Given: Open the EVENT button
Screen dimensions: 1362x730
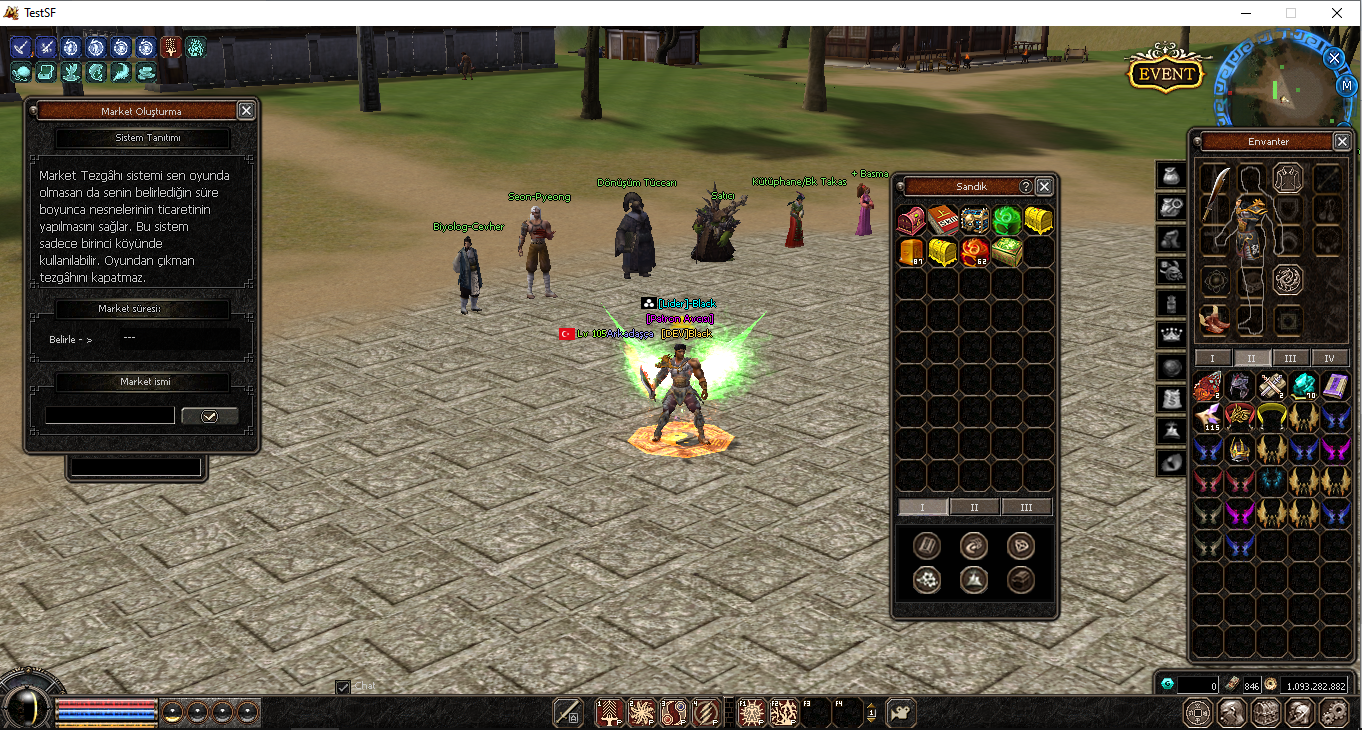Looking at the screenshot, I should tap(1165, 73).
